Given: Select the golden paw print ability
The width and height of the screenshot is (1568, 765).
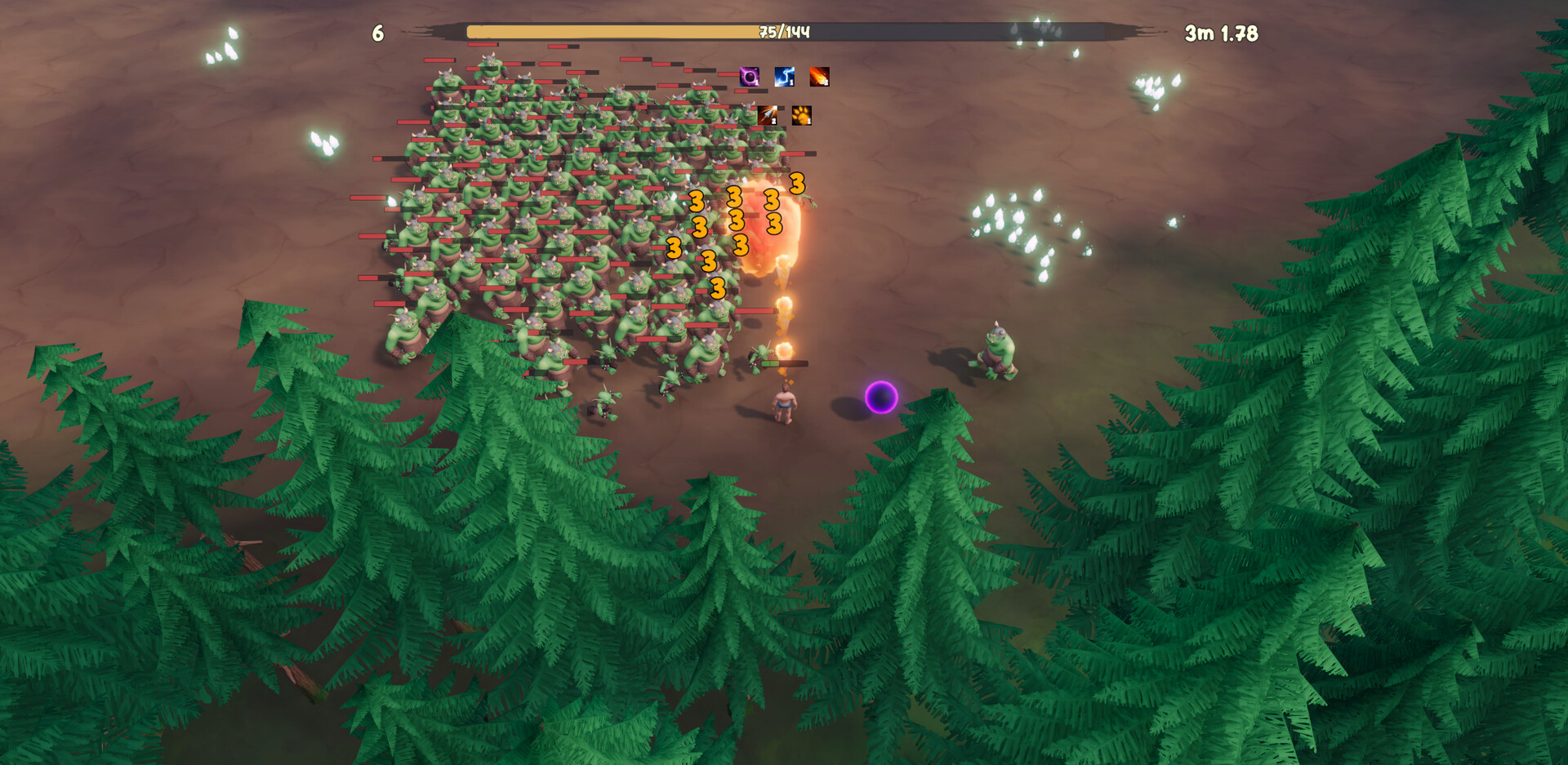Looking at the screenshot, I should (x=802, y=116).
